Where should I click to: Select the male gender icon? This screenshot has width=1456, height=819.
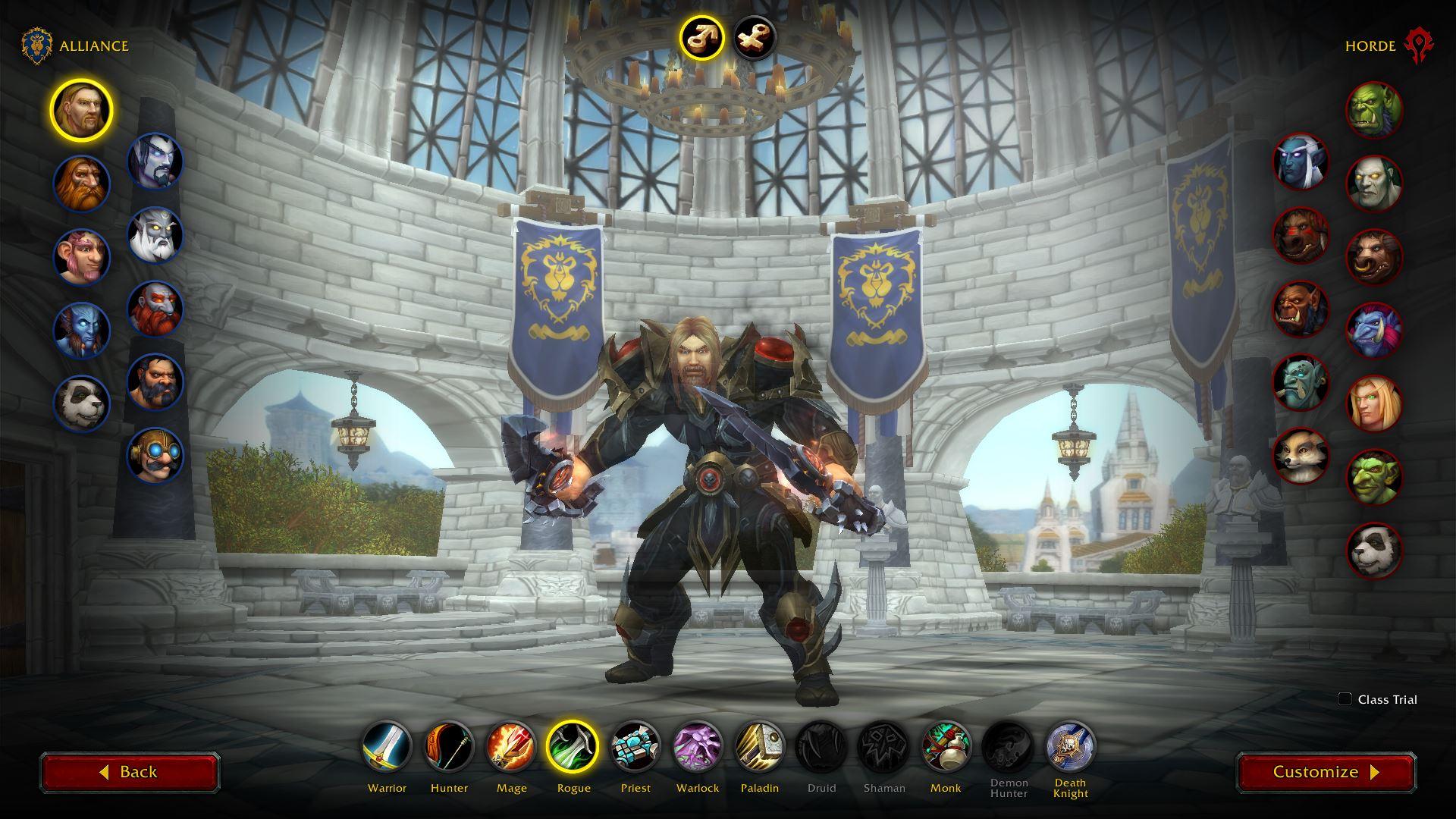[701, 37]
